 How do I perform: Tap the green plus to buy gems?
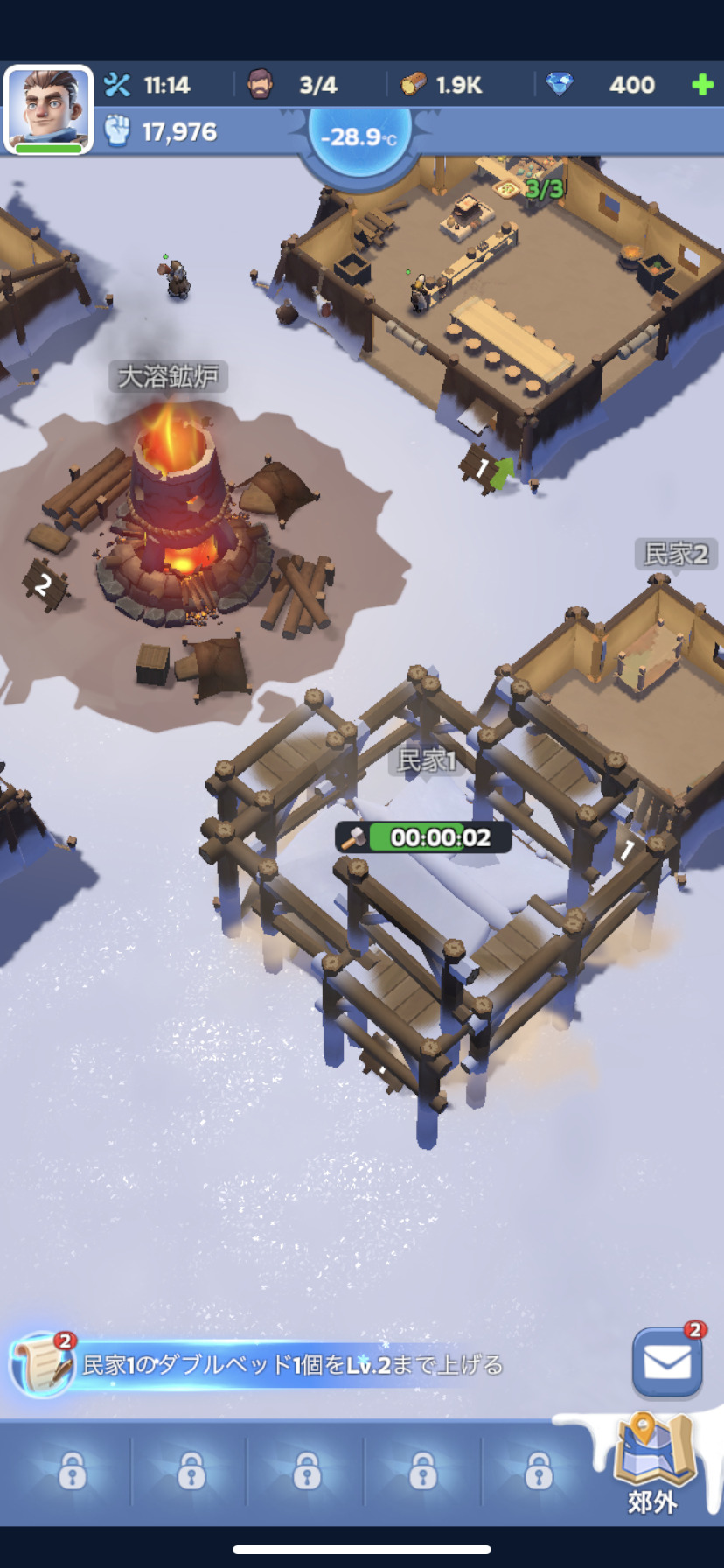pos(701,85)
